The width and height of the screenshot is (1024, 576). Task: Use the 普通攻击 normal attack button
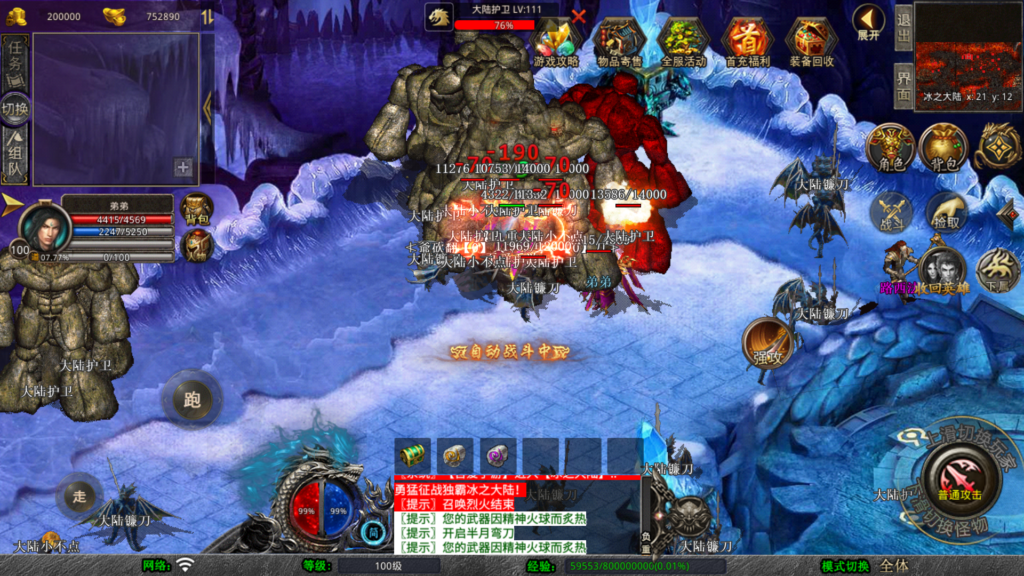(x=960, y=479)
